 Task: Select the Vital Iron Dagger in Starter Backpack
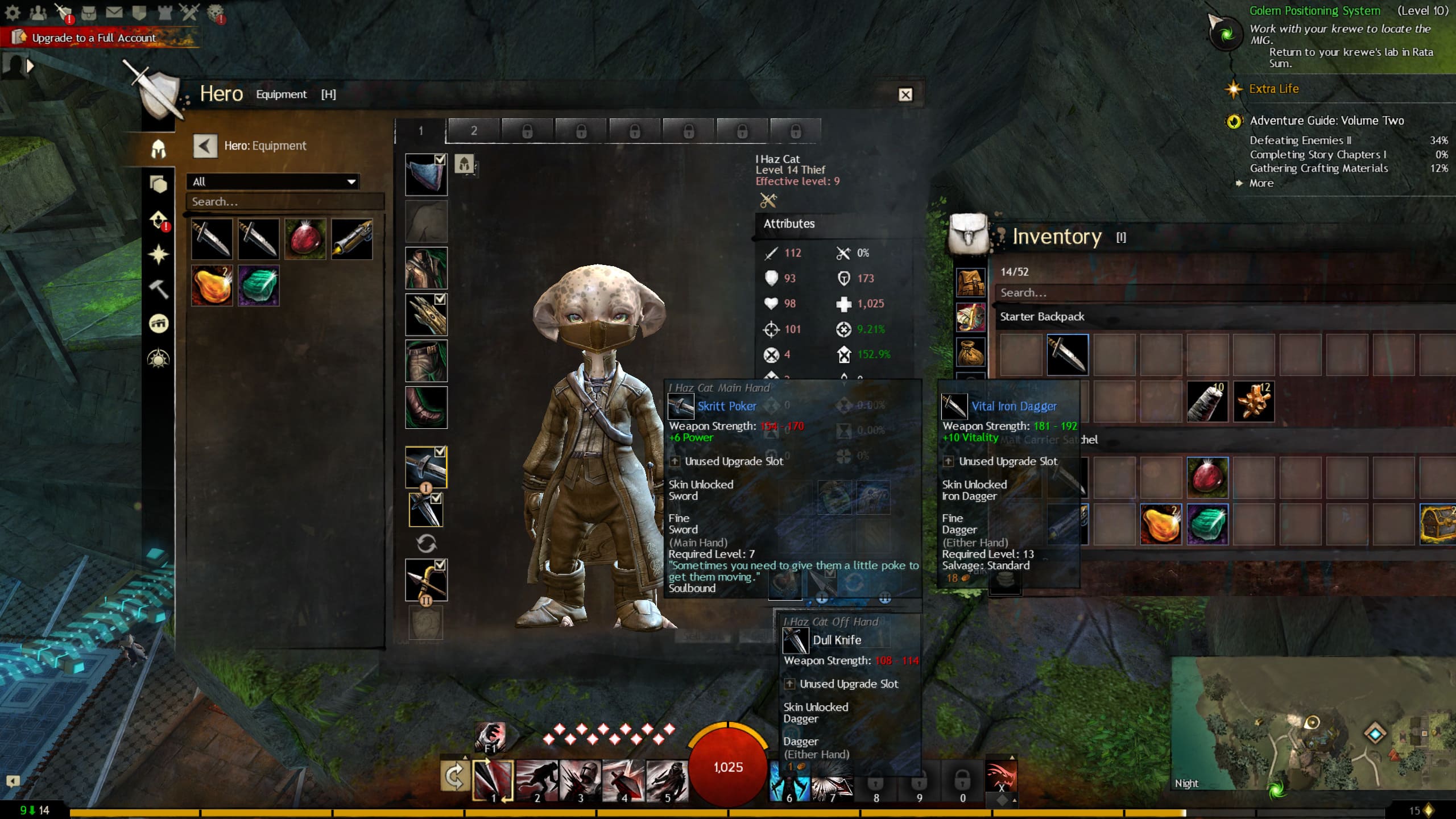point(1068,355)
